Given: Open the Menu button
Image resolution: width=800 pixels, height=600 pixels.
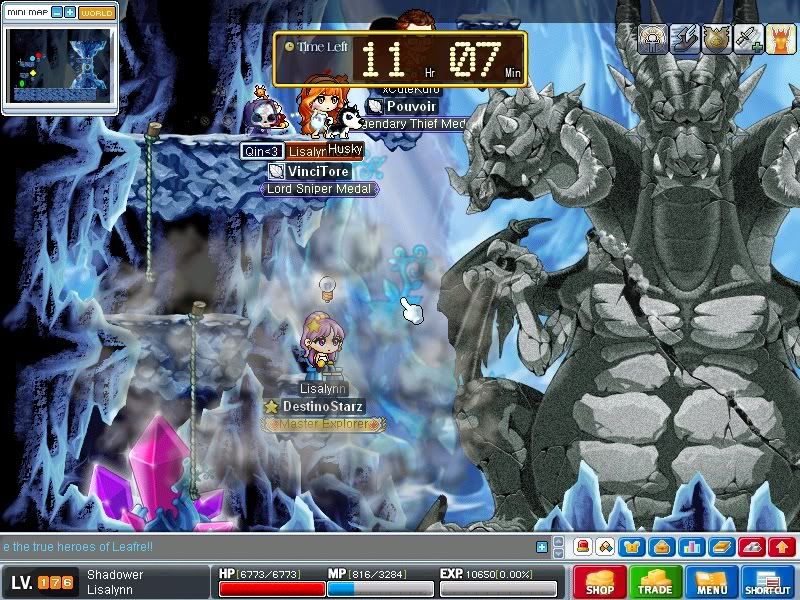Looking at the screenshot, I should (x=712, y=582).
